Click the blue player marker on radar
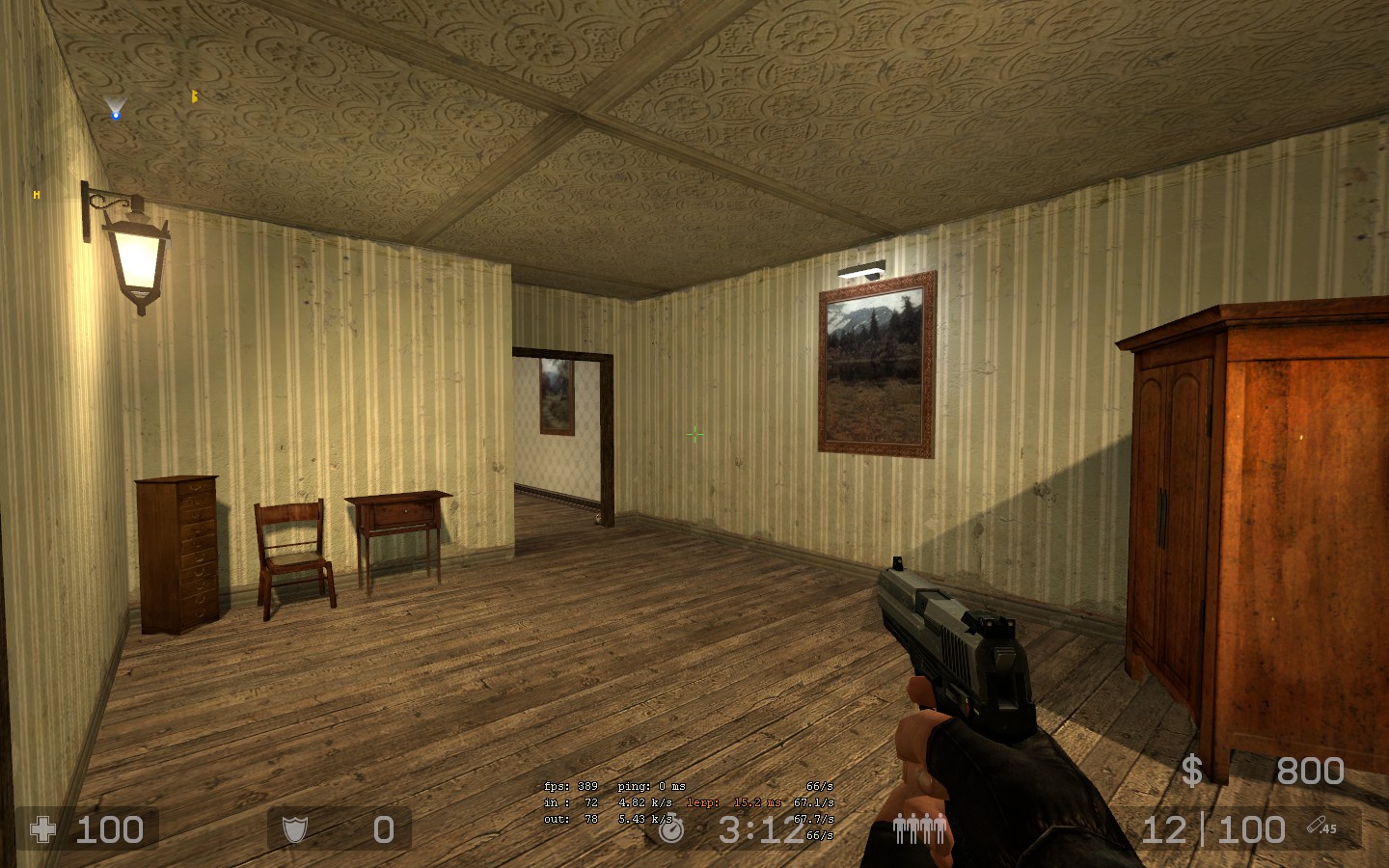This screenshot has height=868, width=1389. [x=116, y=115]
